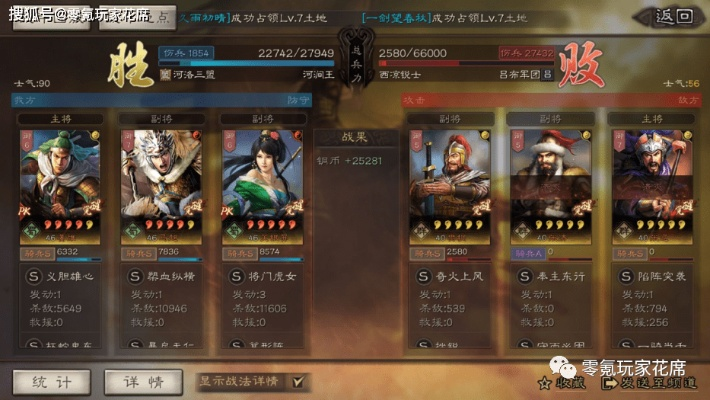Image resolution: width=710 pixels, height=400 pixels.
Task: Toggle the 显示战法详情 checkbox
Action: (x=296, y=382)
